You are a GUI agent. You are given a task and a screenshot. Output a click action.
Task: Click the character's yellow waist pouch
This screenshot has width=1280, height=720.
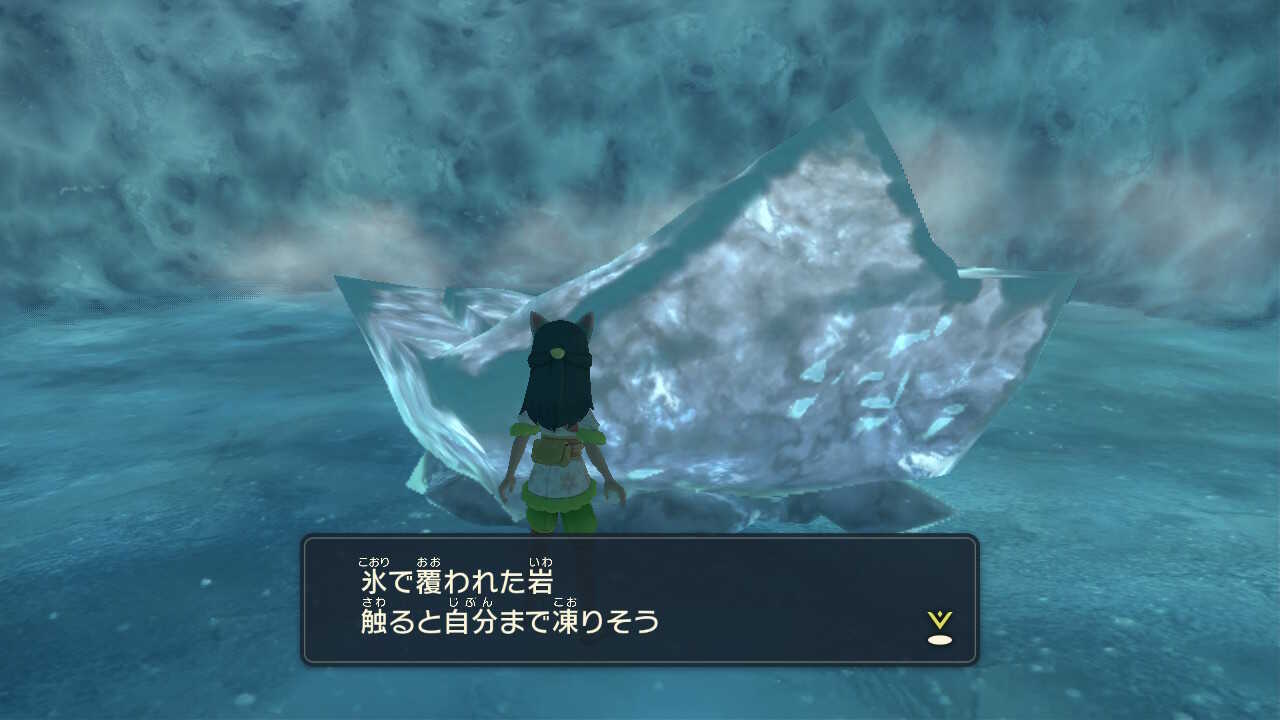point(552,452)
